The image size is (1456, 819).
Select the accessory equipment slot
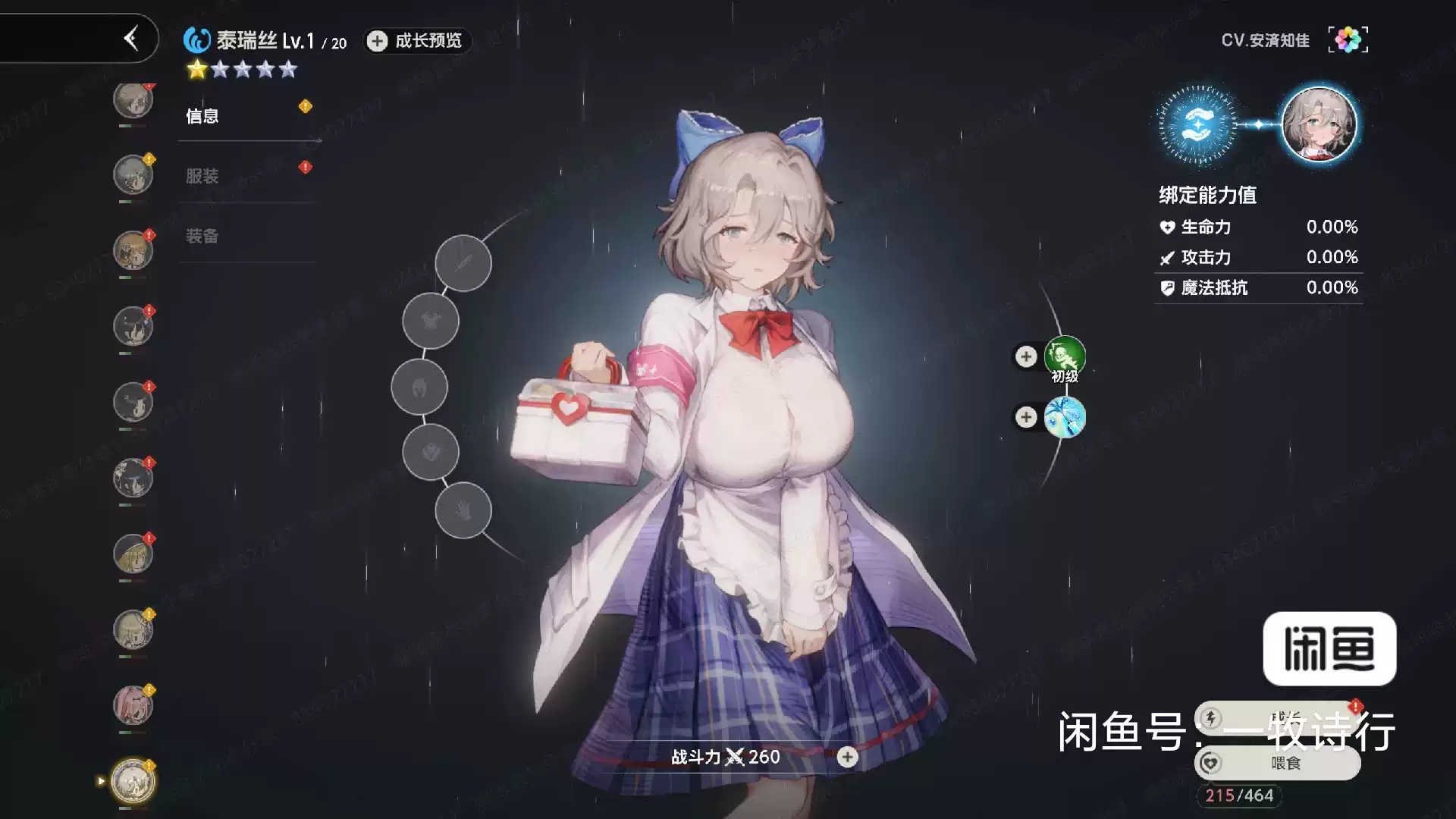(430, 453)
